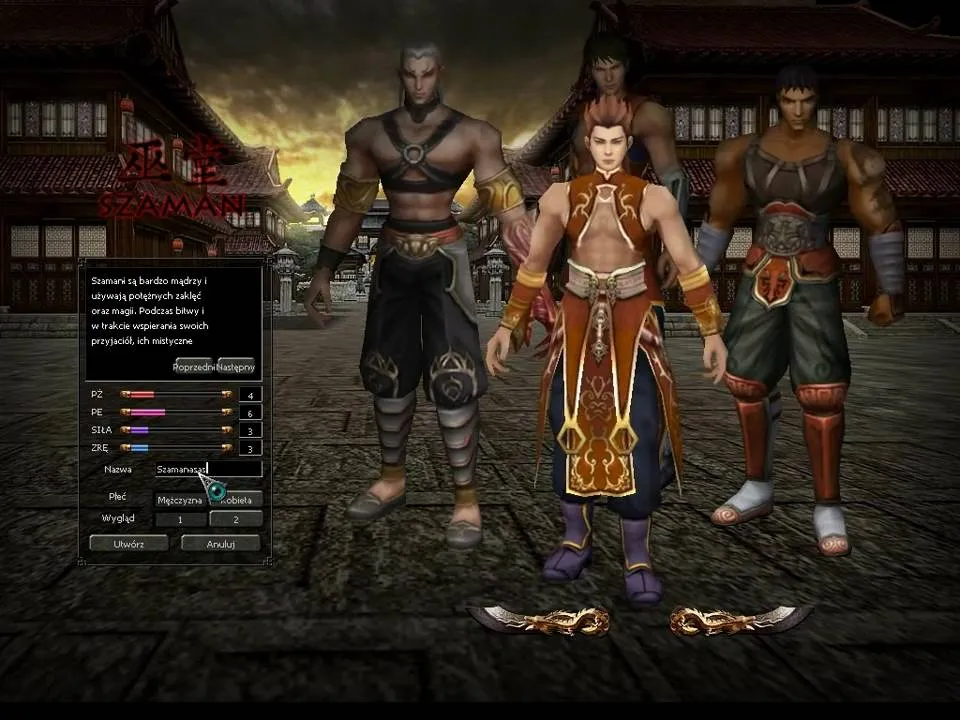Click the Następny (next) button
The image size is (960, 720).
pyautogui.click(x=236, y=366)
